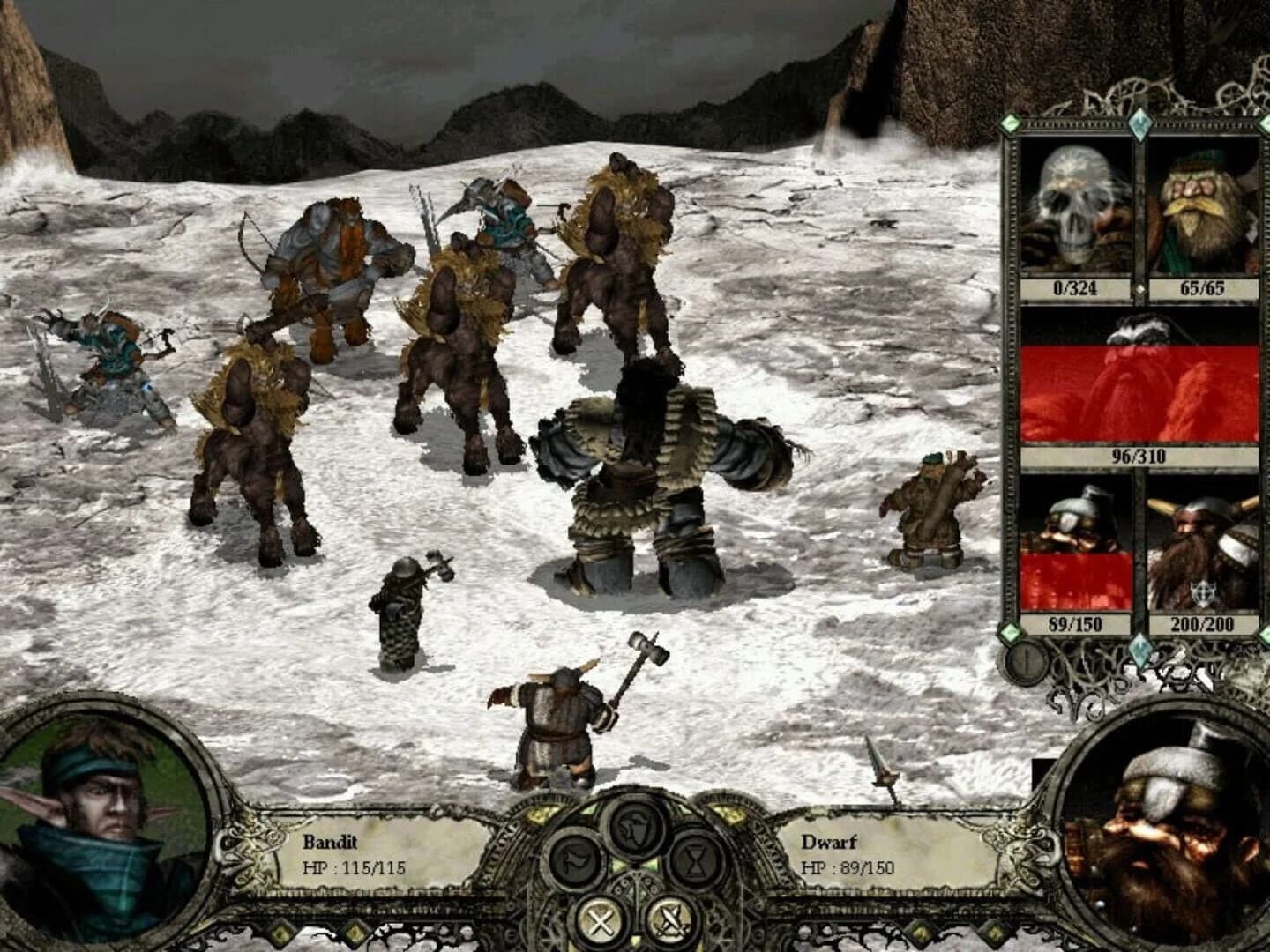Click the diamond gem above the skull portrait

pyautogui.click(x=1139, y=123)
